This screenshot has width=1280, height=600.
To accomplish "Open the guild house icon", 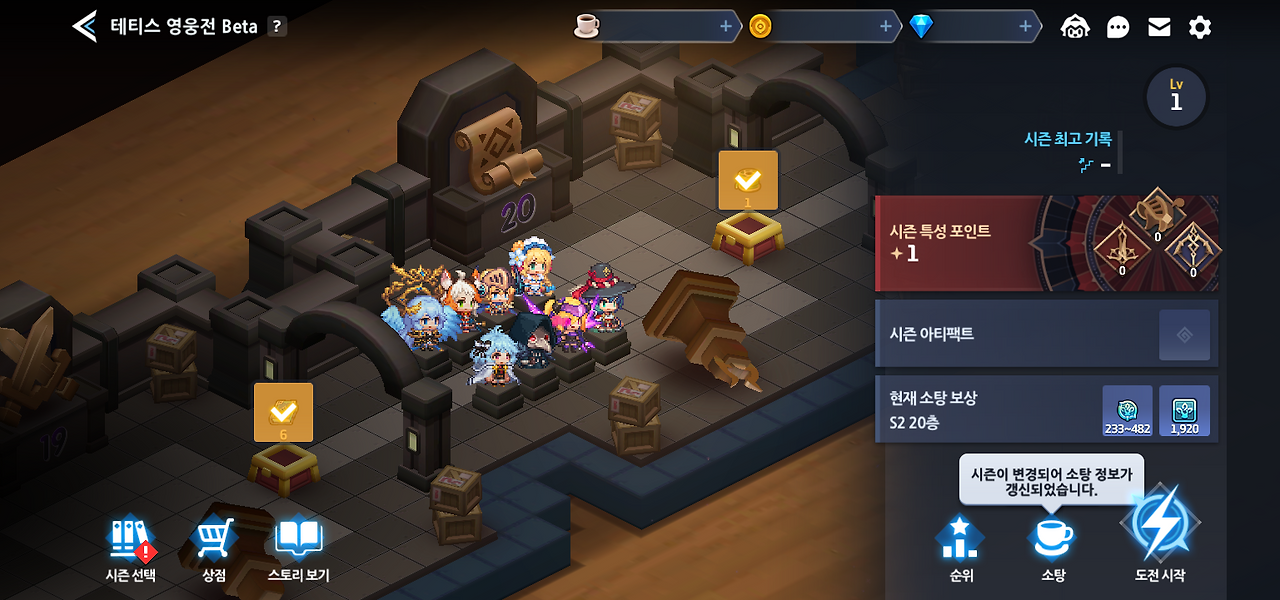I will 1075,27.
